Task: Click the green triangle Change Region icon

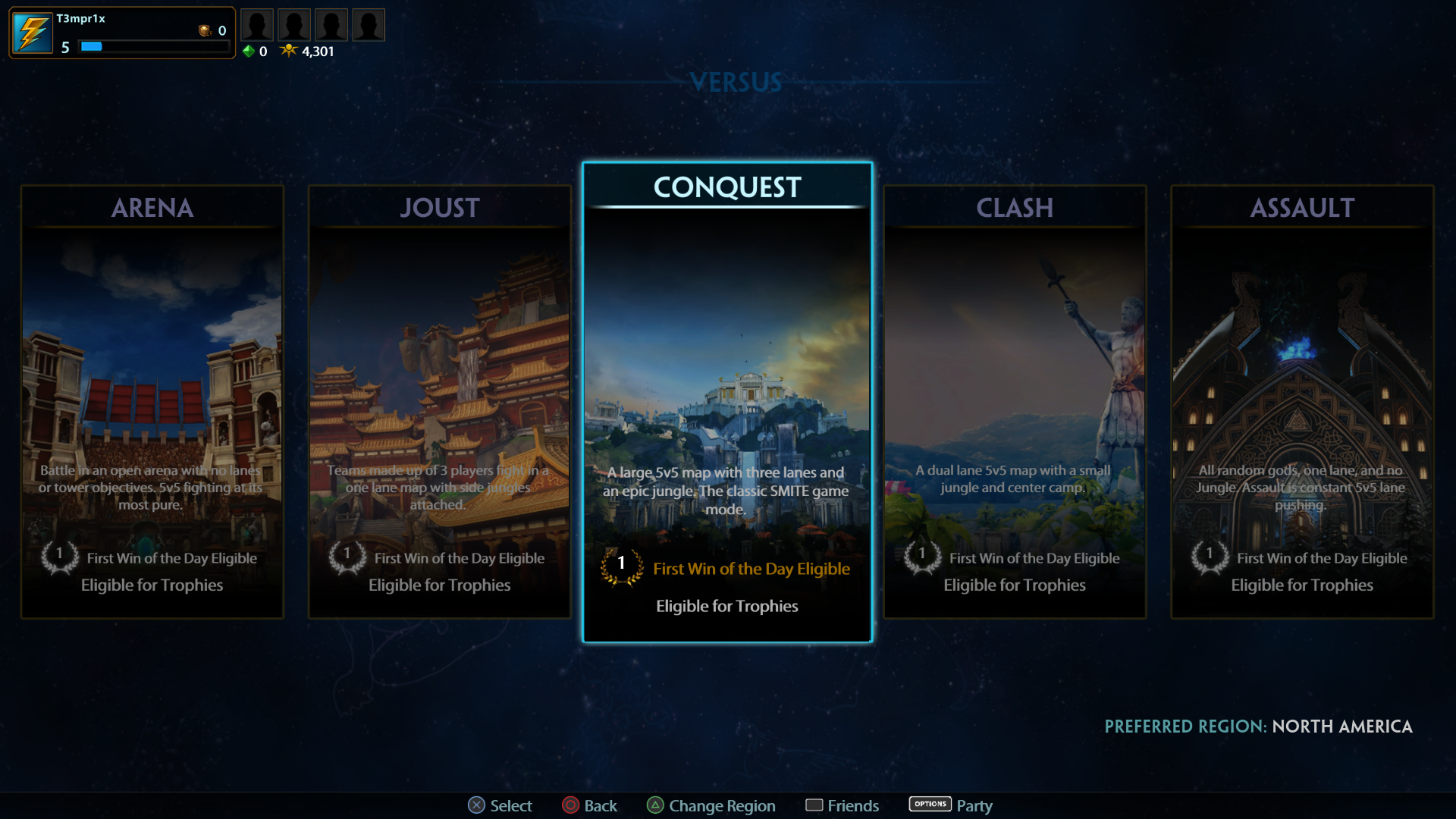Action: 655,805
